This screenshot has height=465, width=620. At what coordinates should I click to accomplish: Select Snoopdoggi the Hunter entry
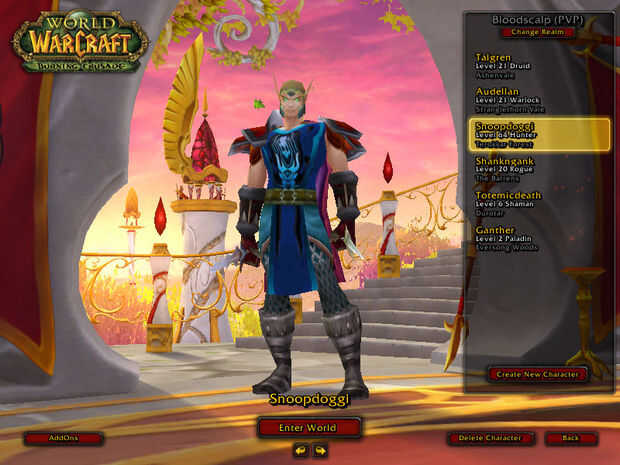pyautogui.click(x=538, y=134)
